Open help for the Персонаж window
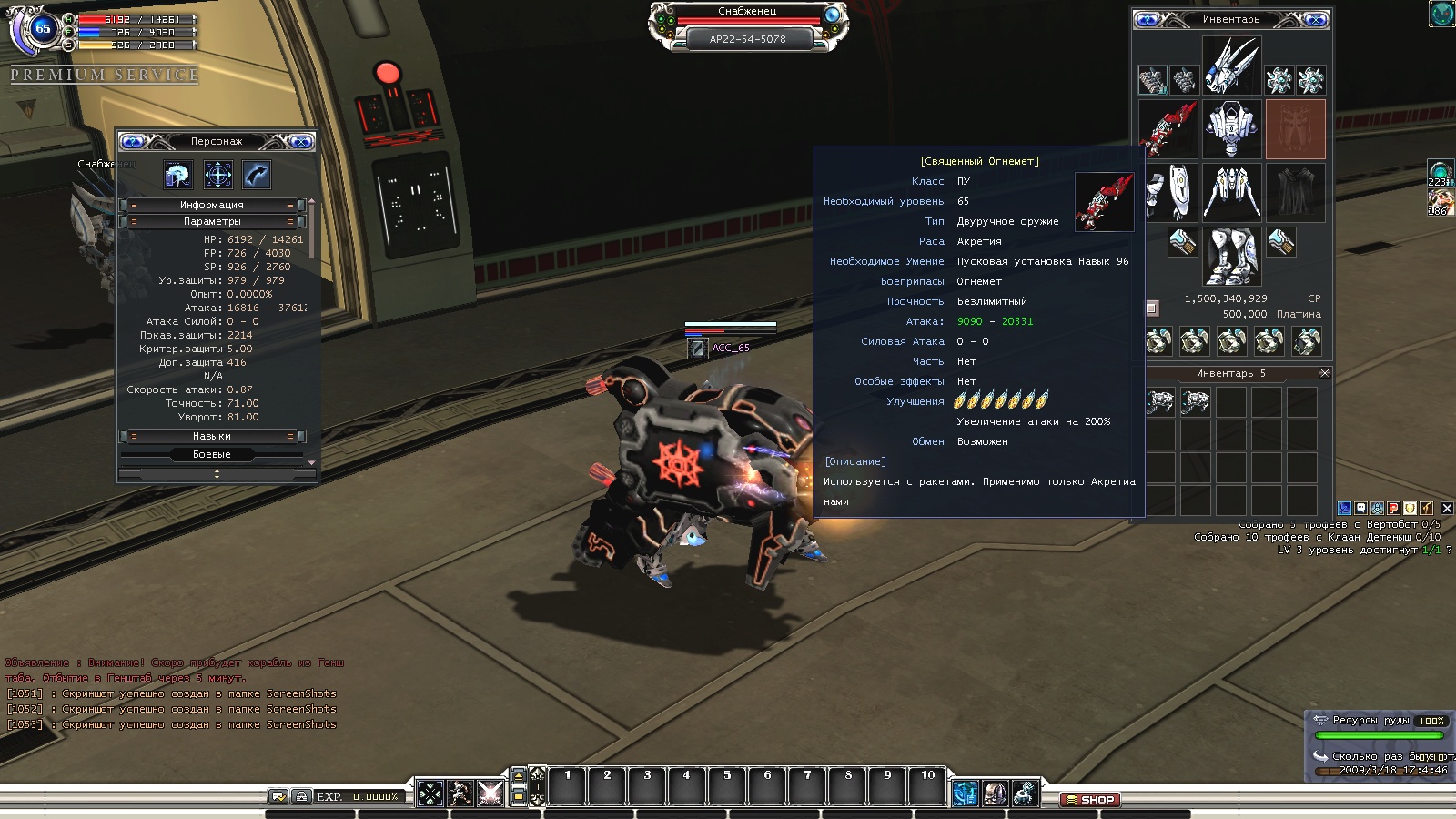1456x819 pixels. click(133, 141)
